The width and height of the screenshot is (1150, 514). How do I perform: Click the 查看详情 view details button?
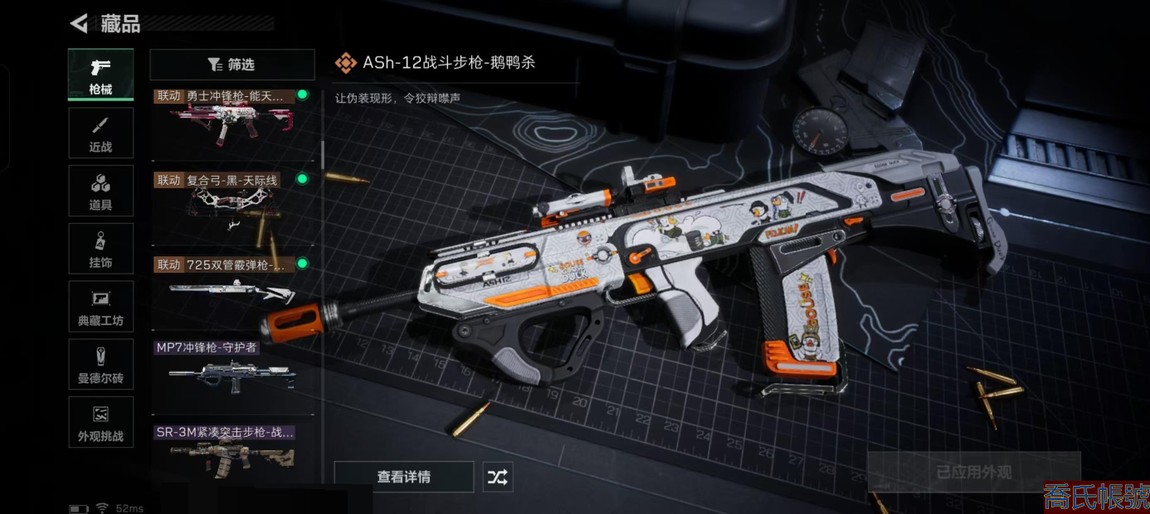[x=403, y=477]
